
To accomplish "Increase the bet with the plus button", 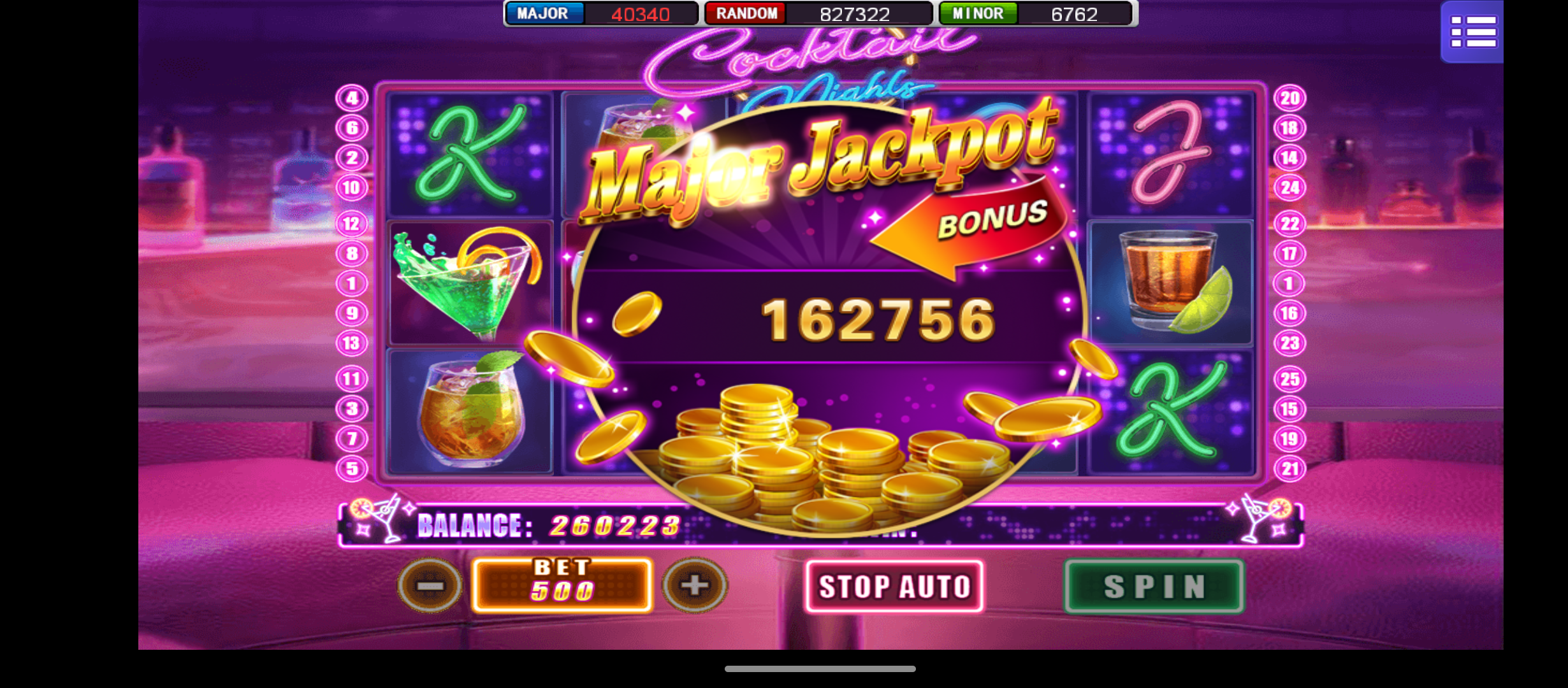I will [695, 585].
